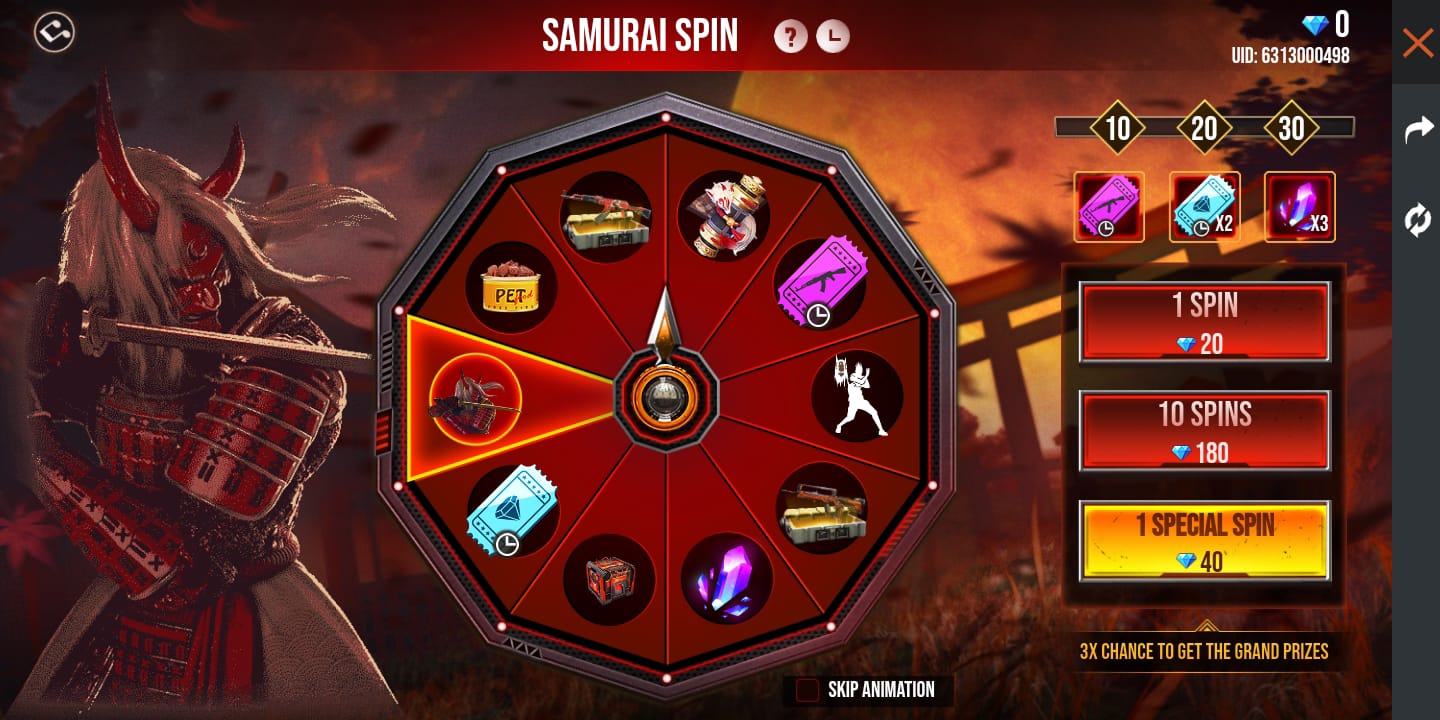Click the 20 milestone marker on progress bar
This screenshot has width=1440, height=720.
tap(1205, 128)
